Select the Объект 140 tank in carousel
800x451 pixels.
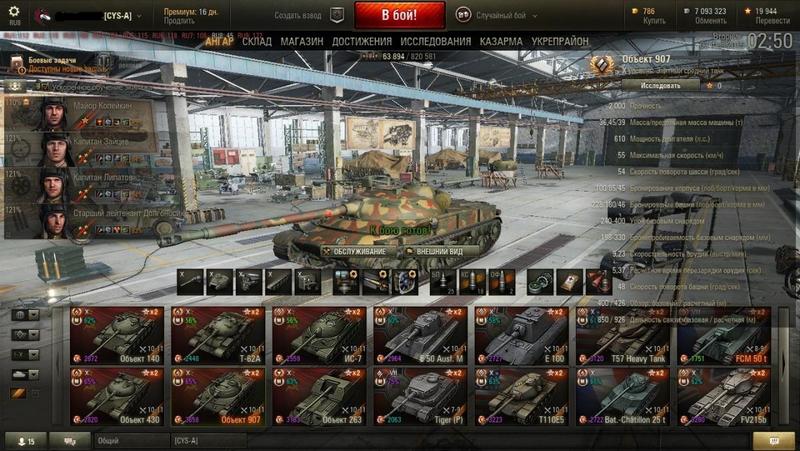[x=117, y=336]
